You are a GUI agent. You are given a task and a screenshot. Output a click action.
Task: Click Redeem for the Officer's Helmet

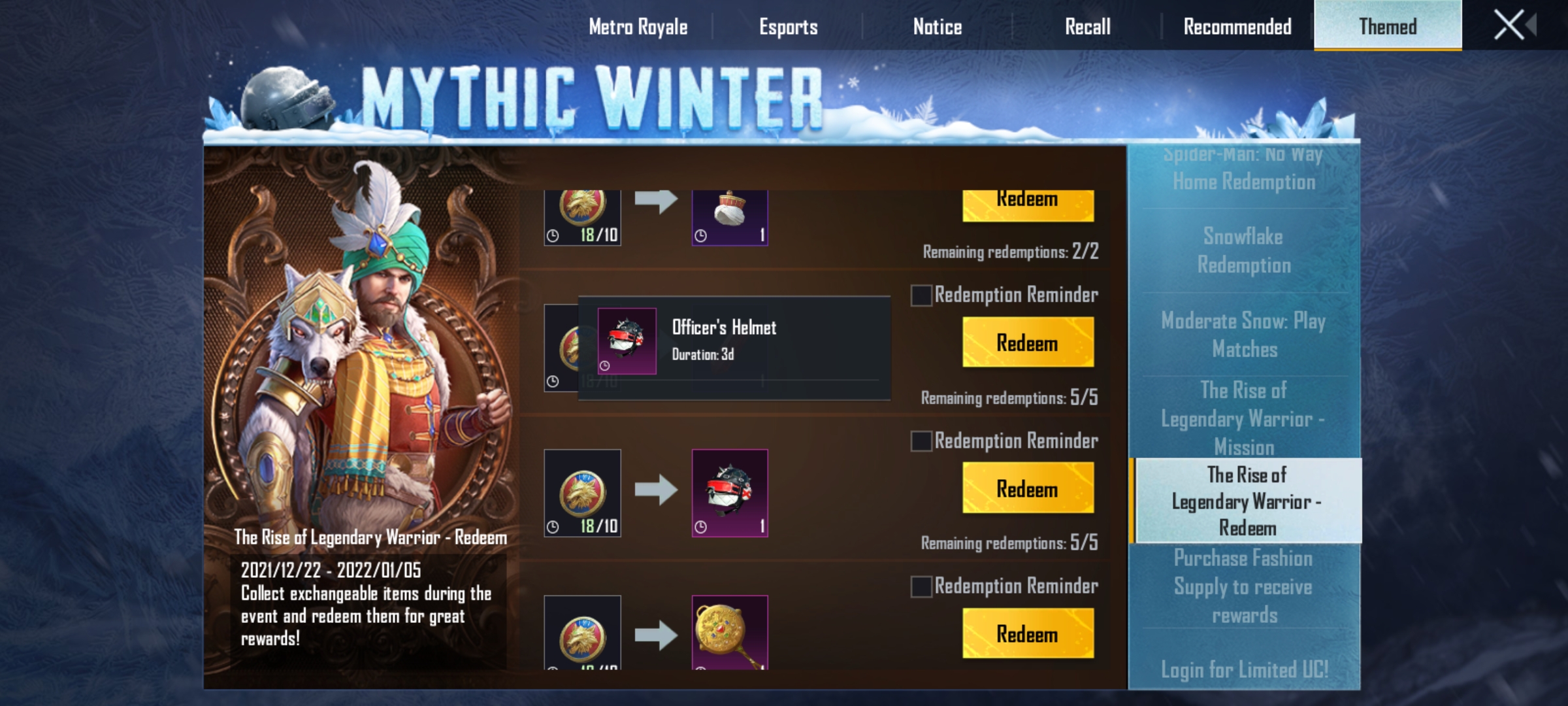point(1027,342)
